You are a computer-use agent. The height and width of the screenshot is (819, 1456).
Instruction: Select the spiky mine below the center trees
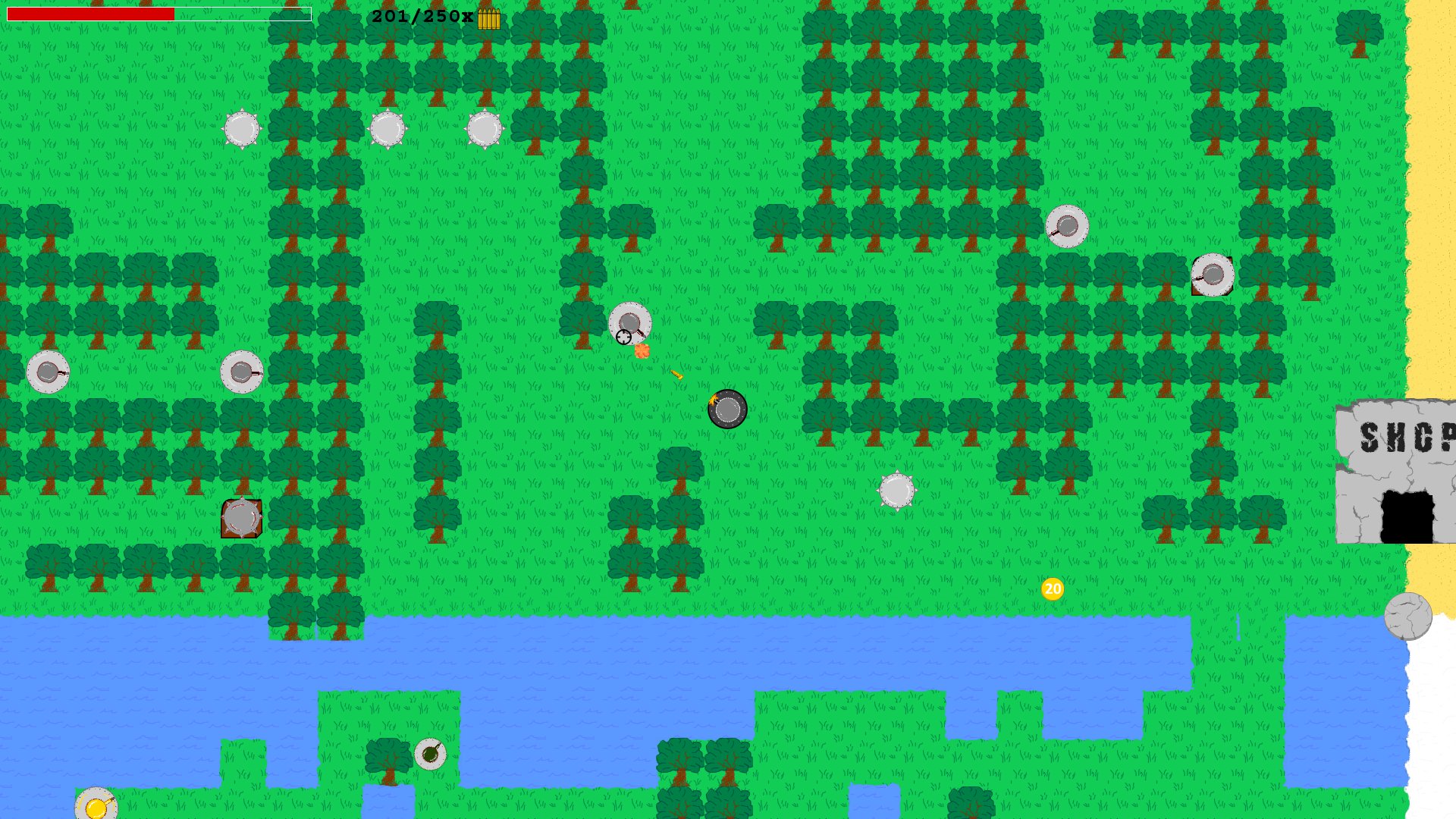(x=896, y=491)
